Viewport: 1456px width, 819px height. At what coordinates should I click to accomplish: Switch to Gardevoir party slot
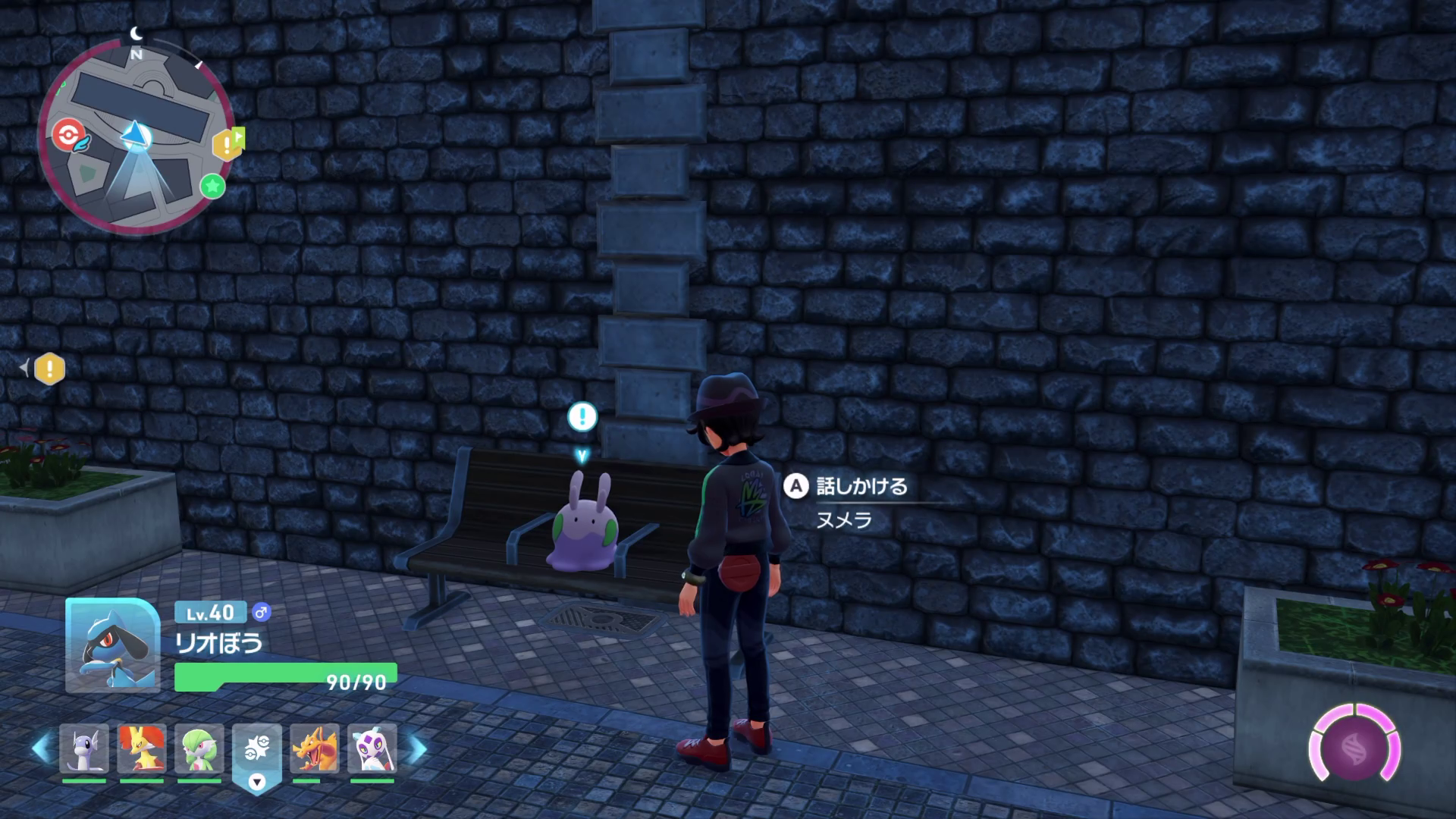point(199,749)
